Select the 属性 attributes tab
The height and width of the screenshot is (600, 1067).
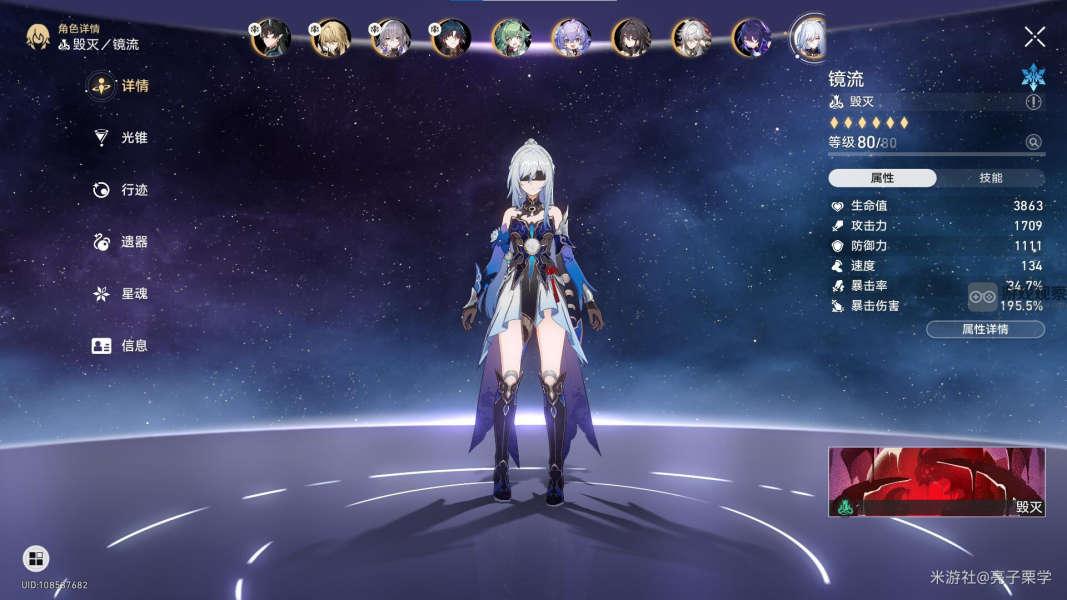[882, 178]
